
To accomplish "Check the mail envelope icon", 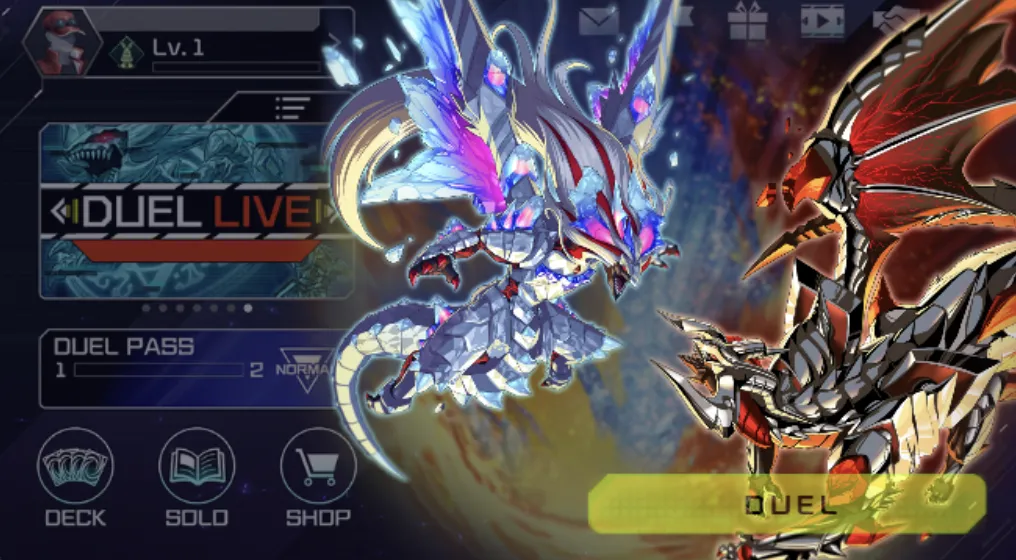I will click(599, 21).
